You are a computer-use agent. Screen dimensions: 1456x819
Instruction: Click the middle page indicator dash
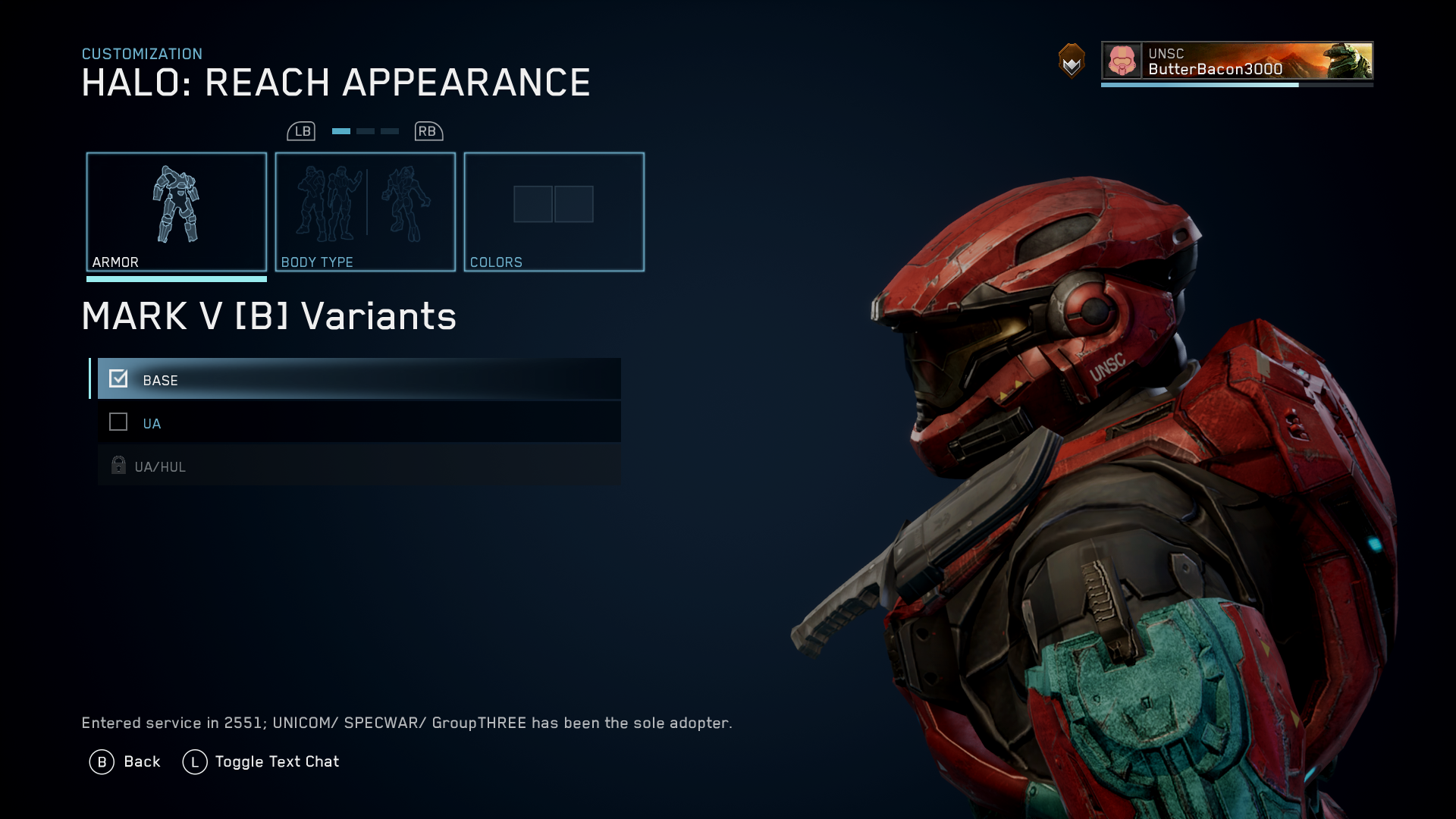pyautogui.click(x=365, y=130)
